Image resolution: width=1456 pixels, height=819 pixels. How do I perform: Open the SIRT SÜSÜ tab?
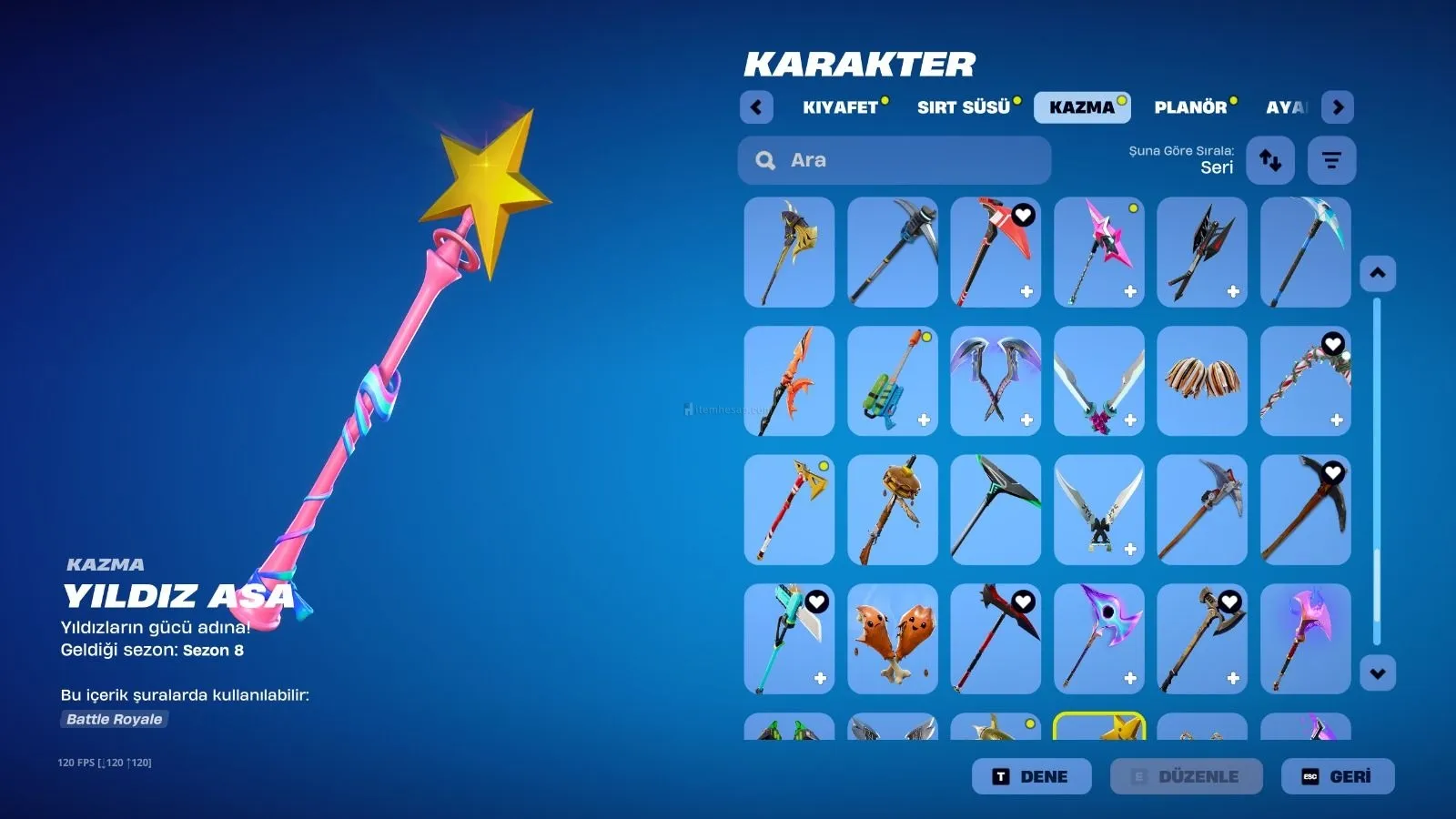[964, 107]
